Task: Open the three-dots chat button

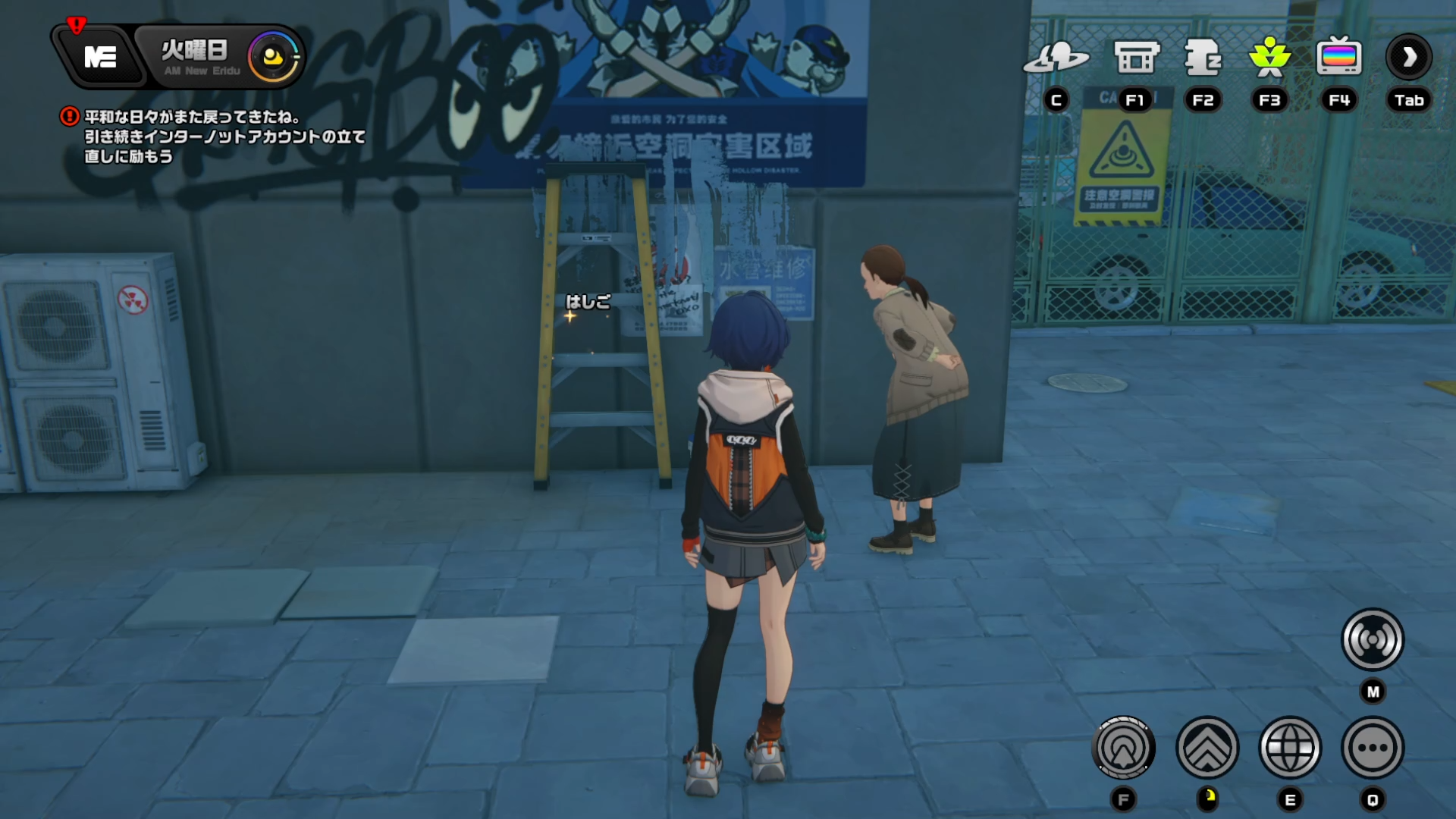Action: pos(1373,748)
